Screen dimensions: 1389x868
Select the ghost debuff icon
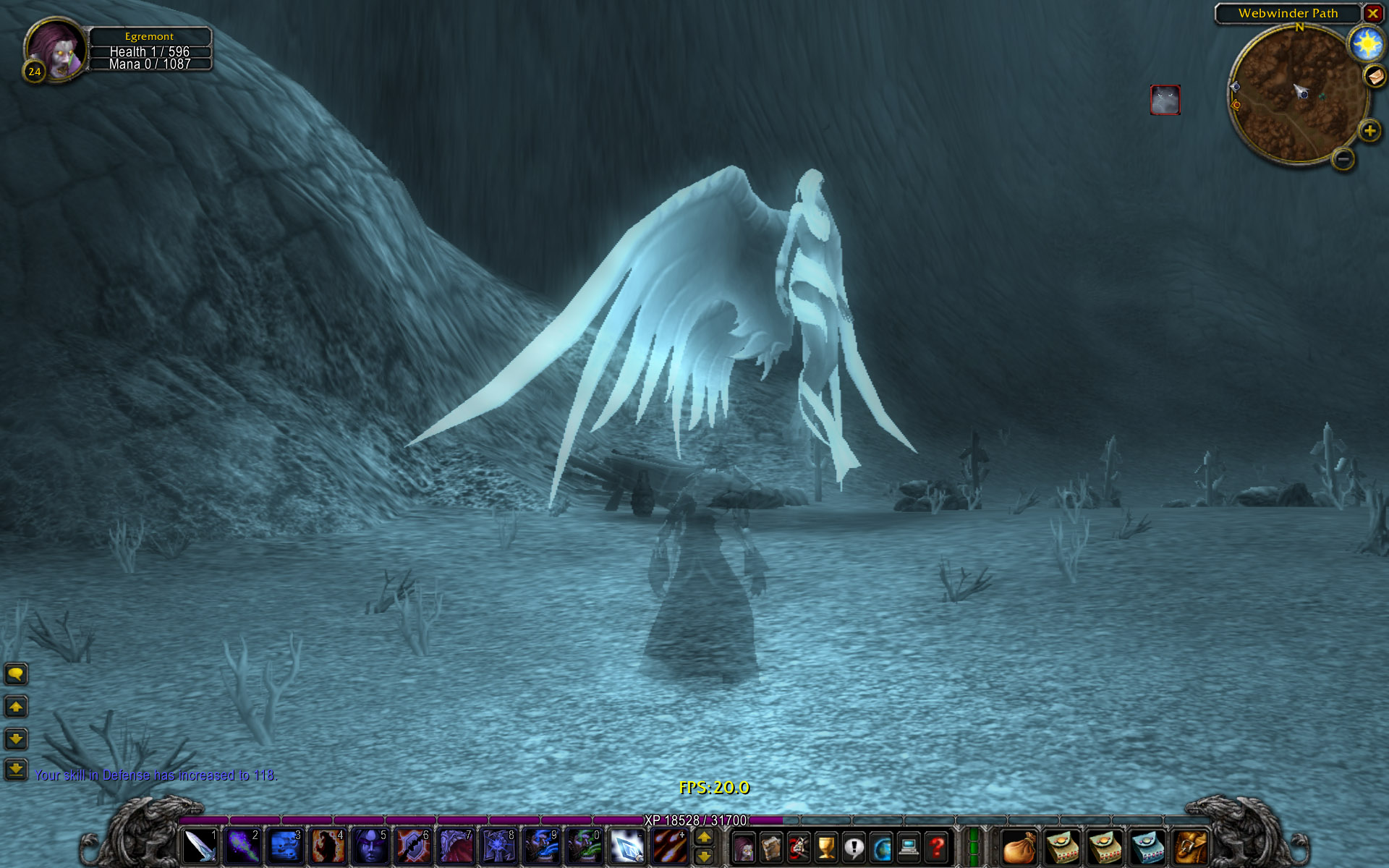[1165, 100]
